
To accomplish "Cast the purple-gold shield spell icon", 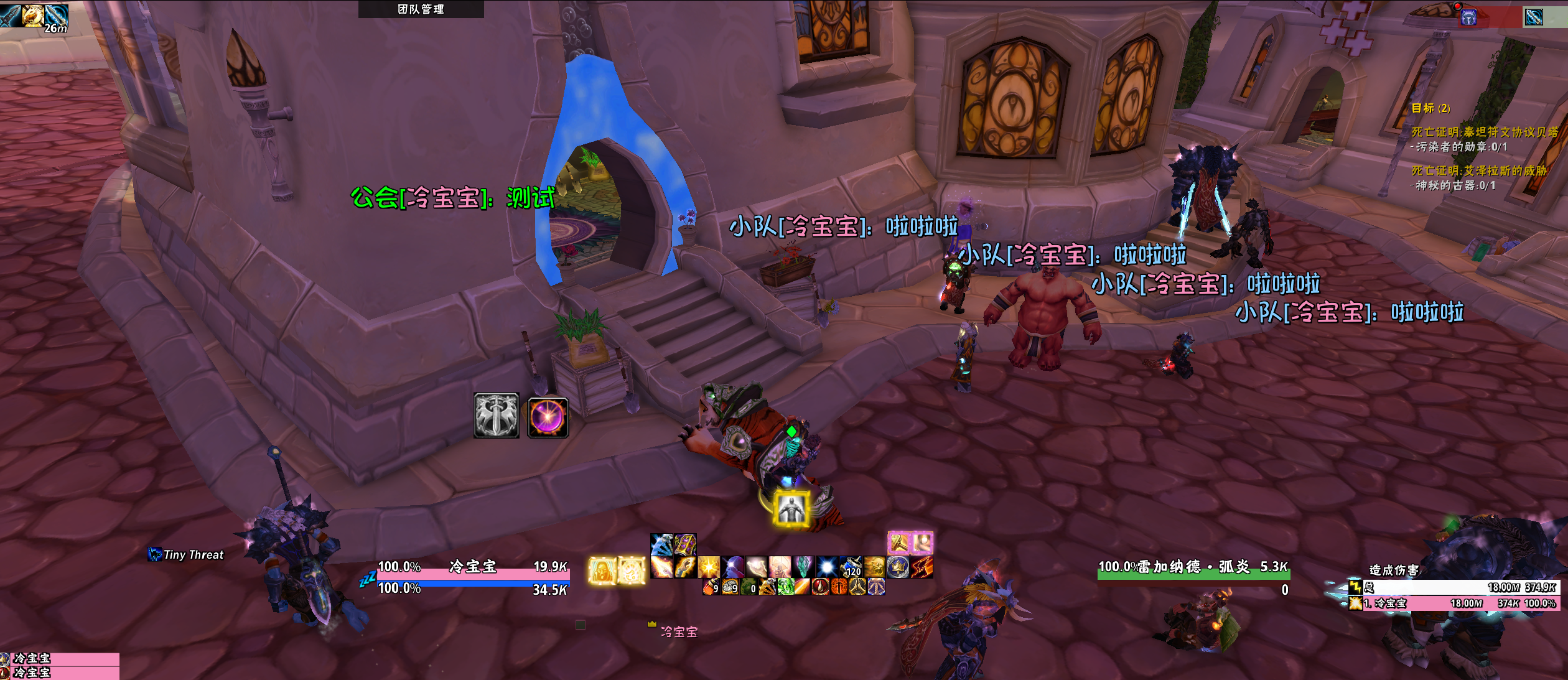I will 684,544.
